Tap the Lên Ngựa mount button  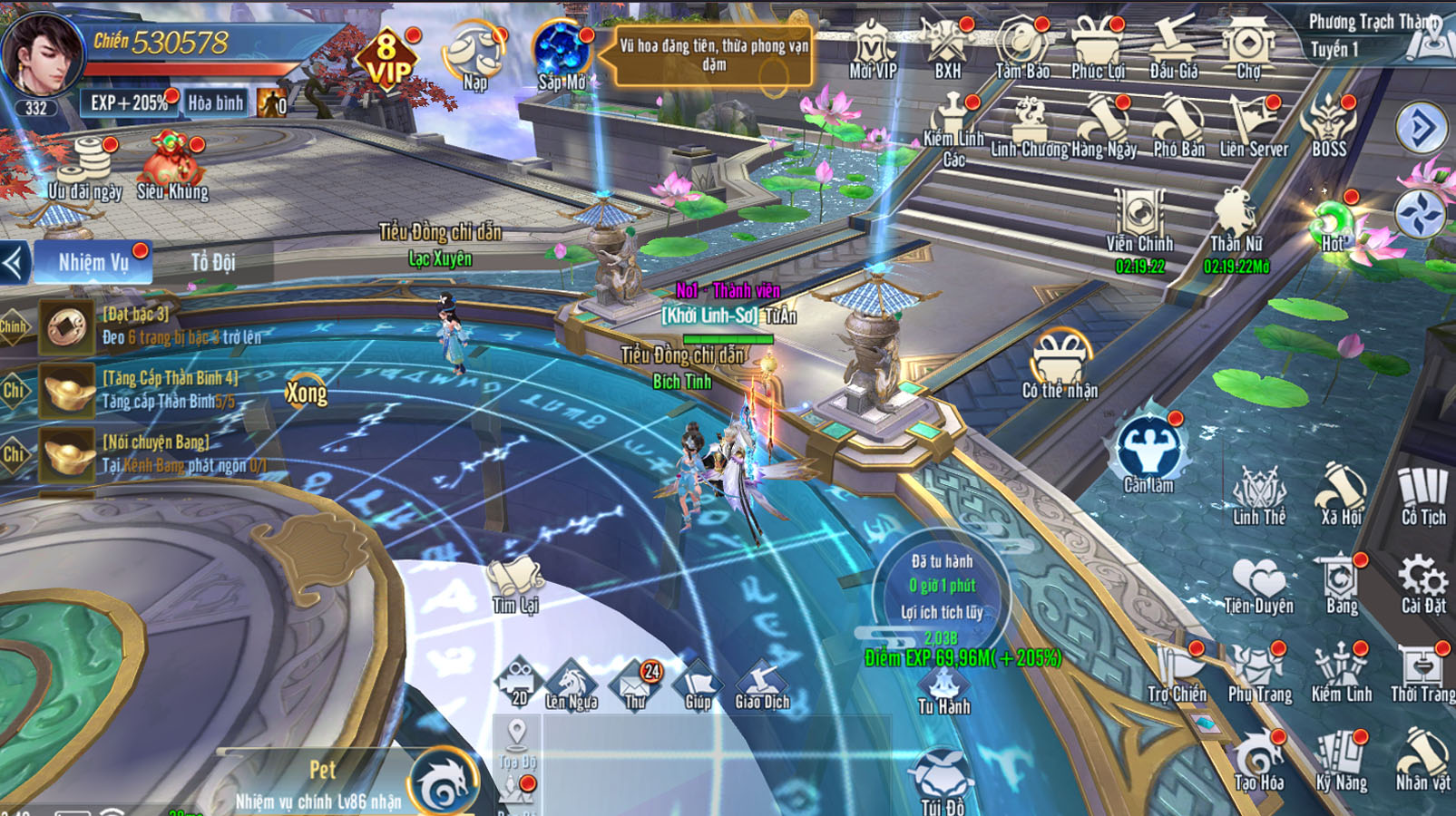point(571,685)
